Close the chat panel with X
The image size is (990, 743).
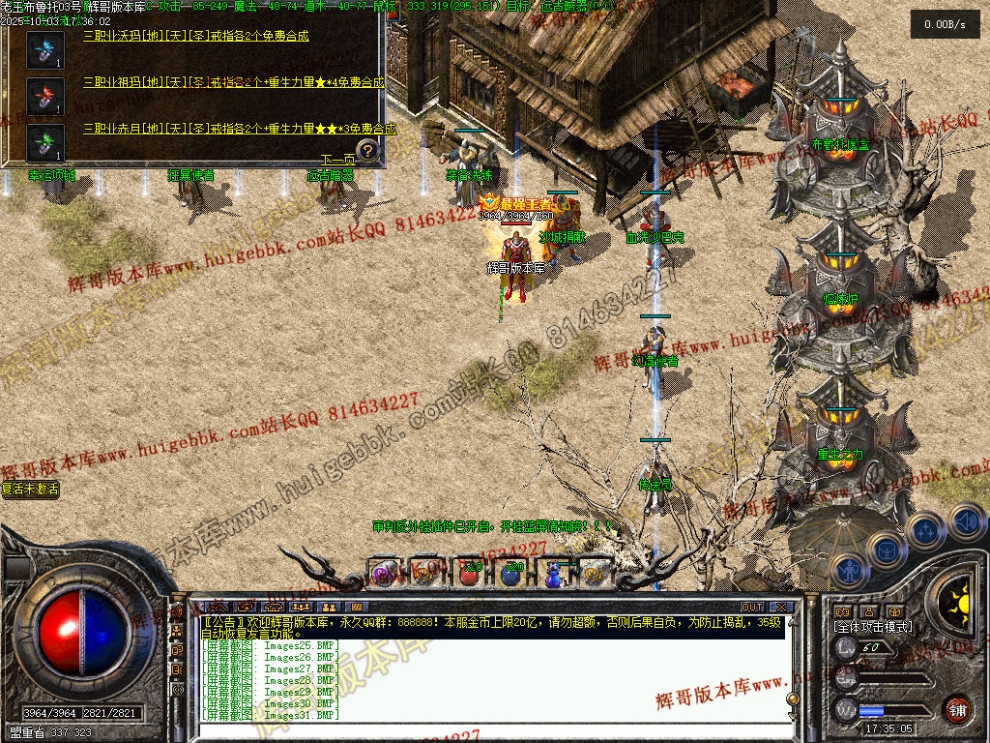(x=782, y=607)
